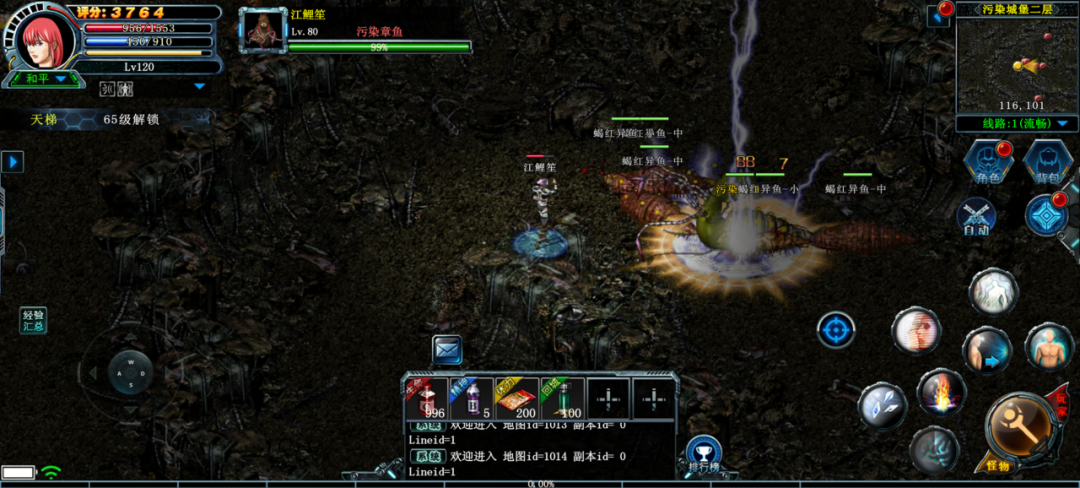Open the 经验汇总 experience summary
The image size is (1080, 488).
point(34,320)
